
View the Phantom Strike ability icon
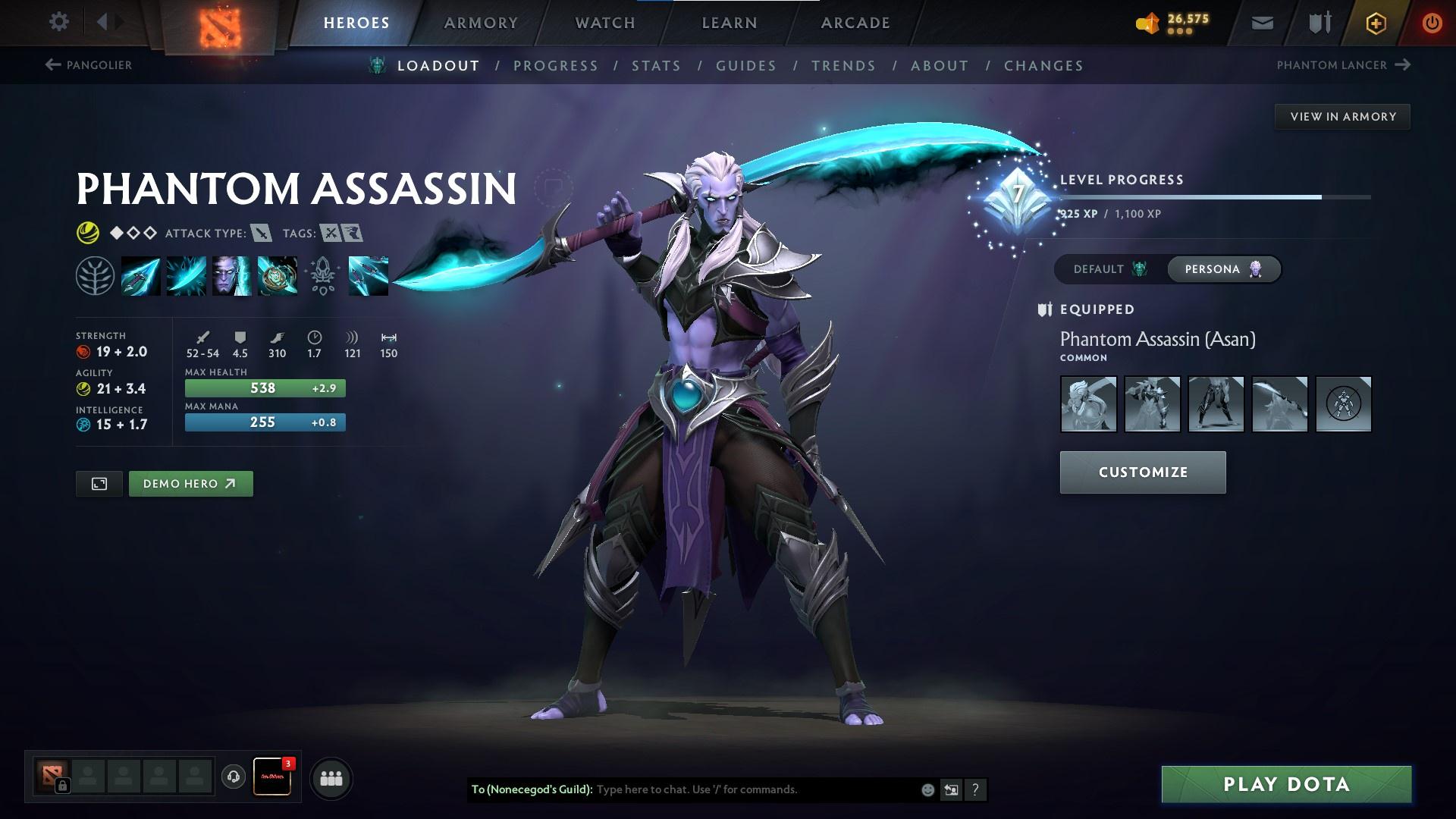tap(186, 275)
